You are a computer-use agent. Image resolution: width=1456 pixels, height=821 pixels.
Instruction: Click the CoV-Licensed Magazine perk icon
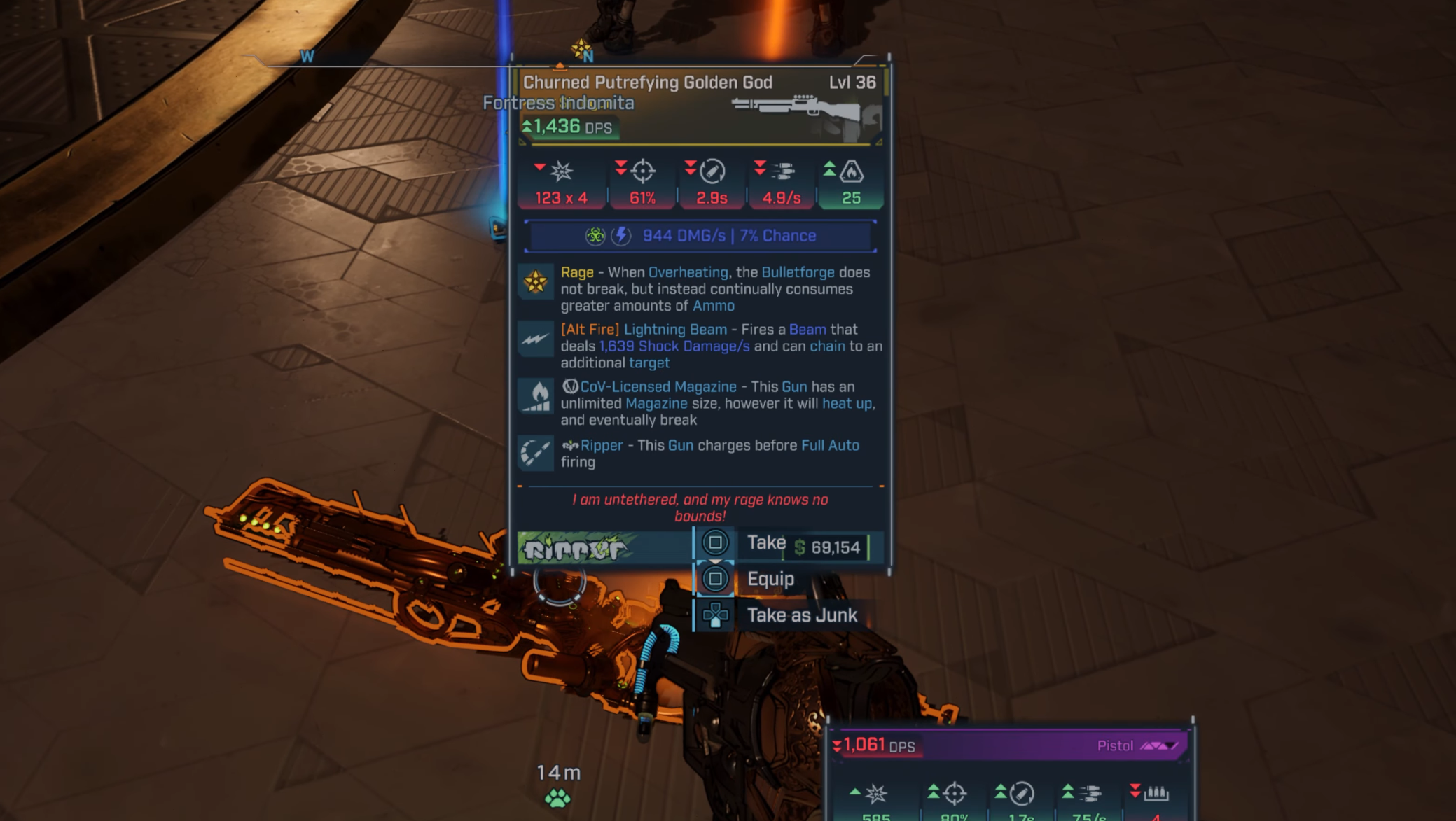(536, 398)
